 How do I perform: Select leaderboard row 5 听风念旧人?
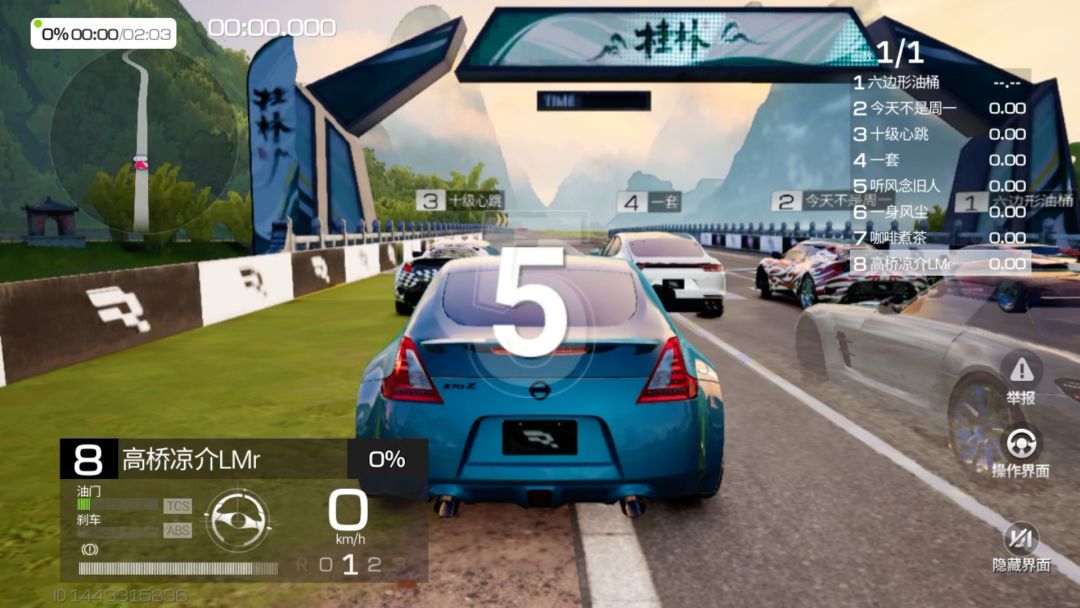coord(939,186)
